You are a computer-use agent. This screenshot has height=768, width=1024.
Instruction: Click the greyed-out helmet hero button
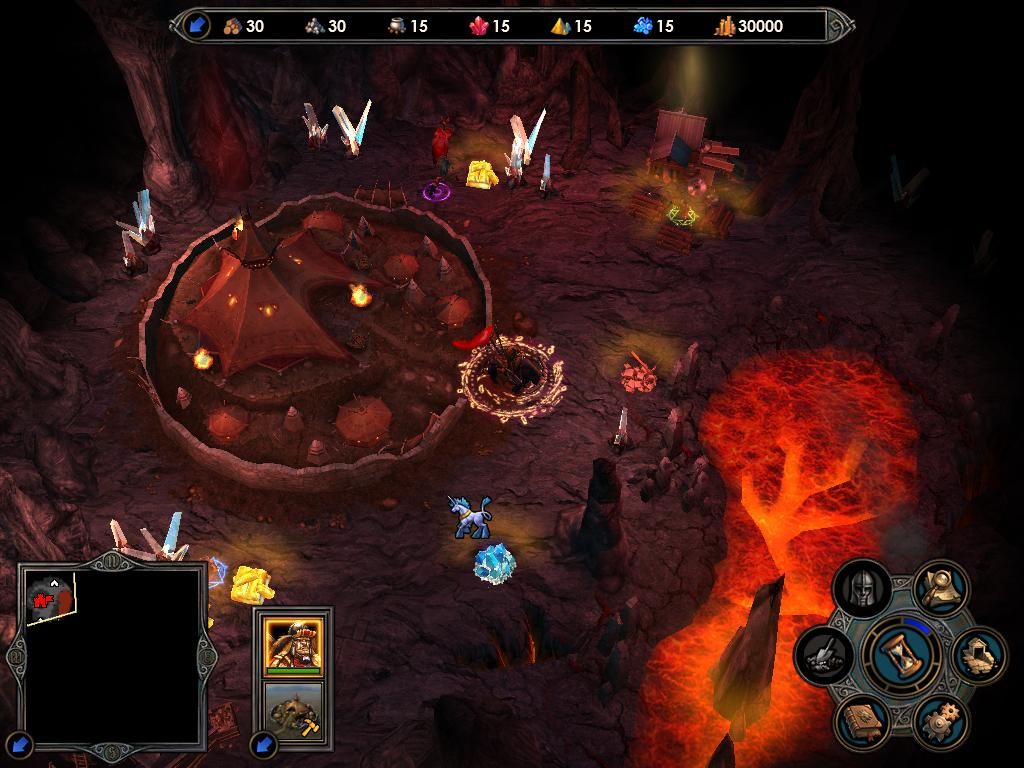[x=862, y=590]
